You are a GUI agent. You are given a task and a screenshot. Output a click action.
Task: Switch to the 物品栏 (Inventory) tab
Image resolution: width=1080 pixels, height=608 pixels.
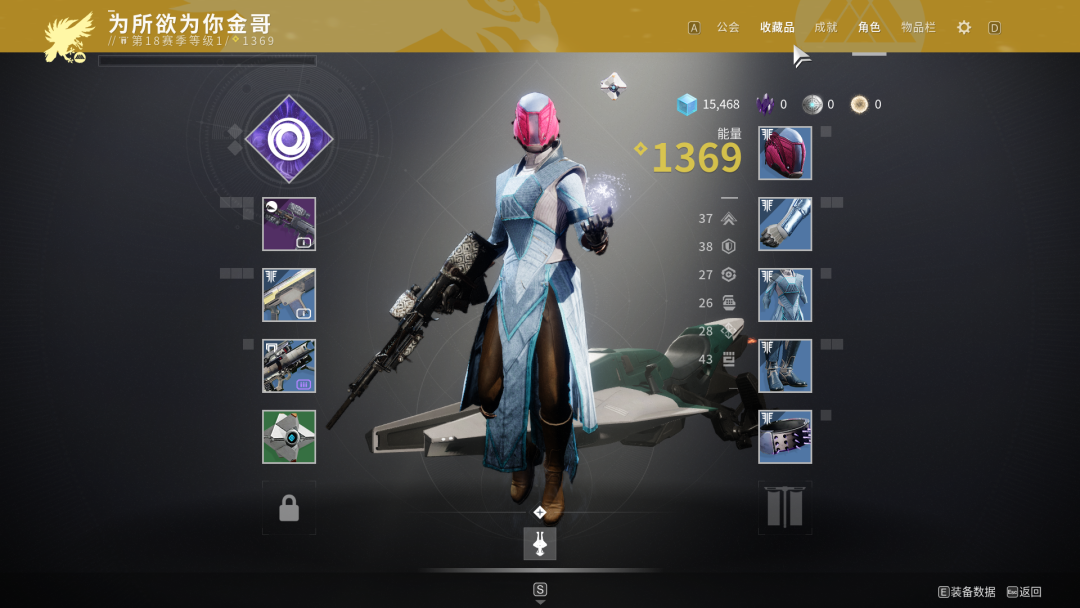click(918, 27)
